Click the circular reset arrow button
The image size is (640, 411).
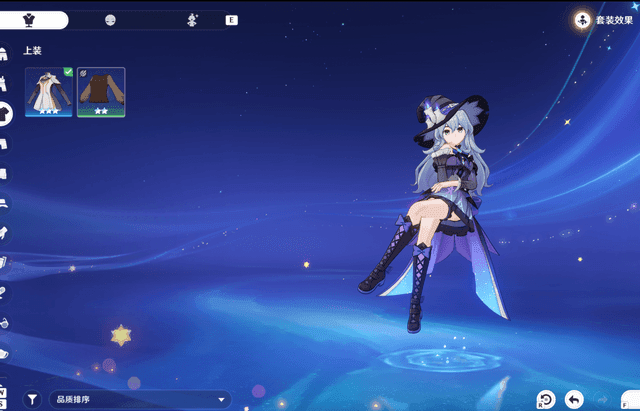point(545,399)
